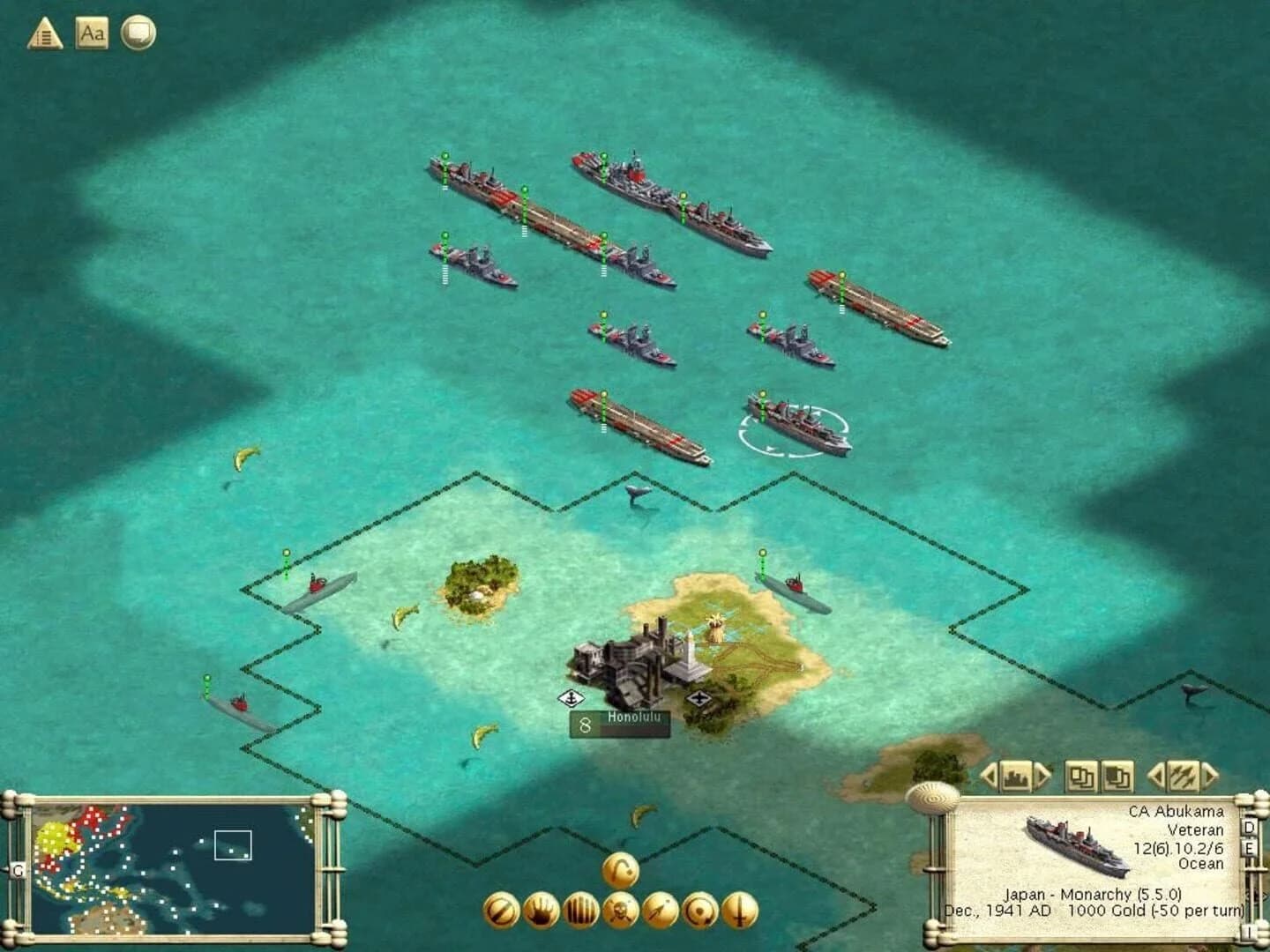Open city view via buildings icon
The image size is (1270, 952).
coord(1017,777)
